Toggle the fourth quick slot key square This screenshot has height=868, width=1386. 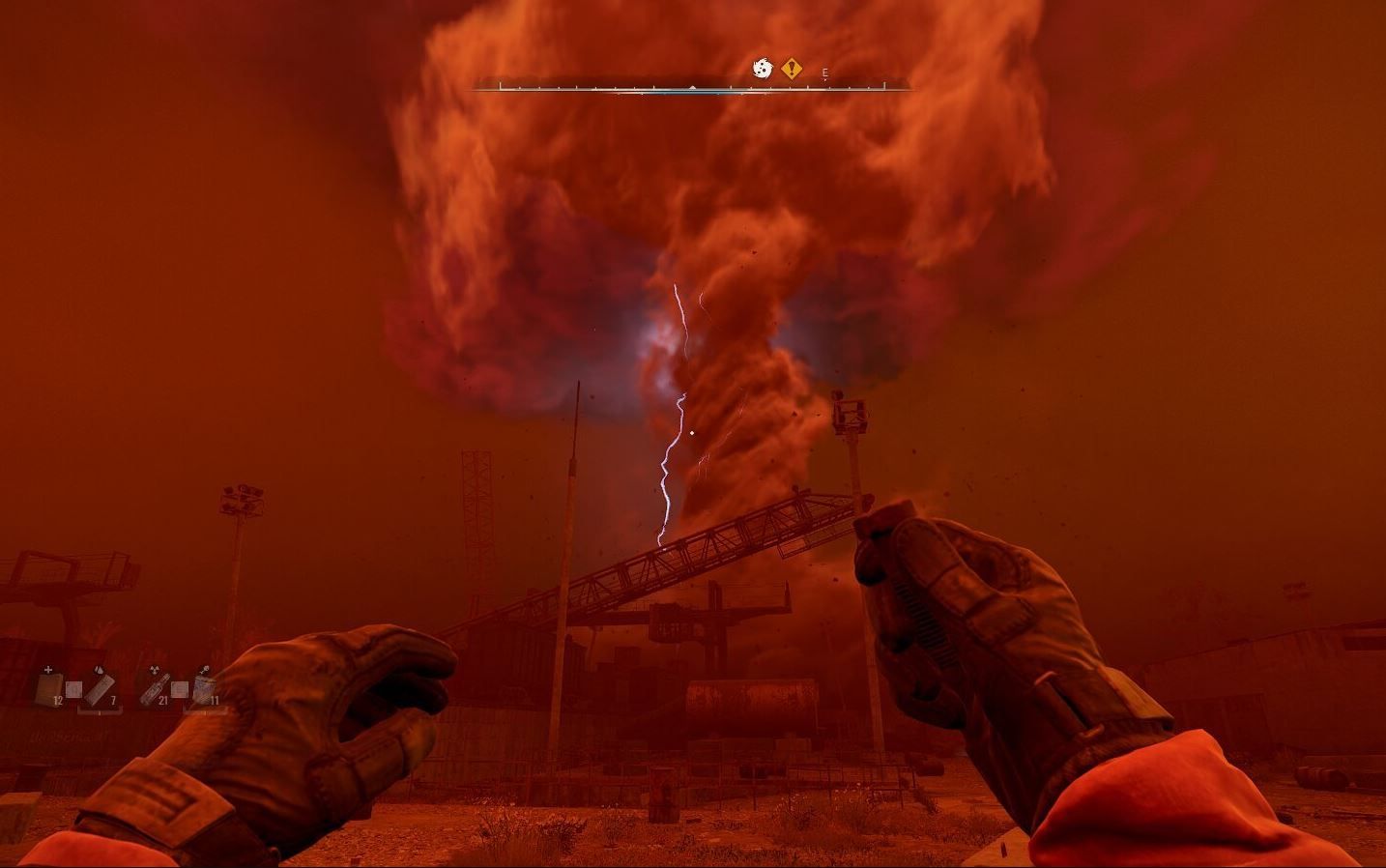click(x=178, y=688)
